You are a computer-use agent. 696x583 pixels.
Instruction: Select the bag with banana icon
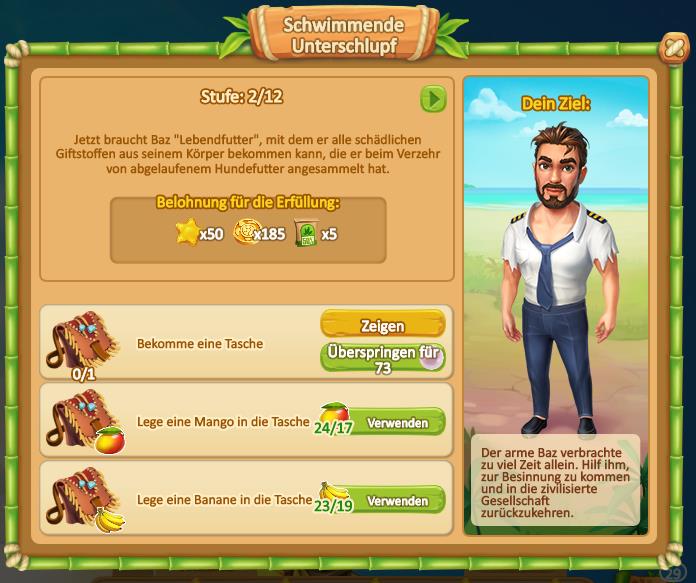tap(83, 499)
